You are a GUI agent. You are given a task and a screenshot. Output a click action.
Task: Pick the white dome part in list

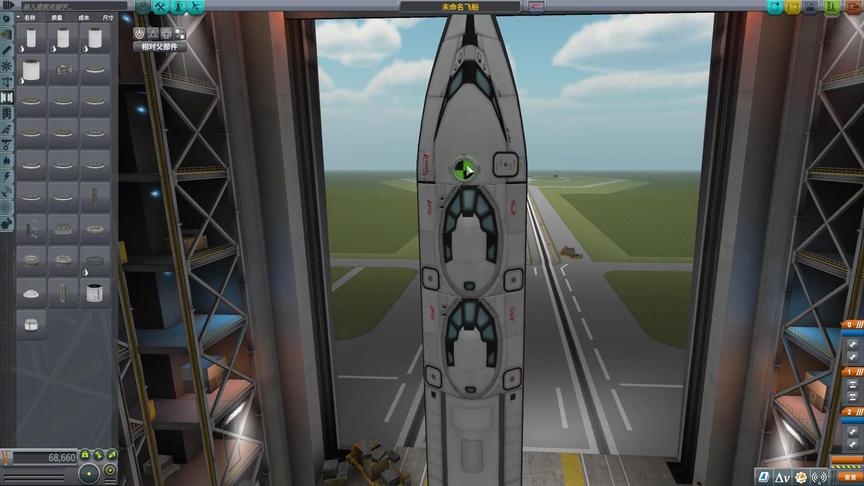pyautogui.click(x=32, y=294)
